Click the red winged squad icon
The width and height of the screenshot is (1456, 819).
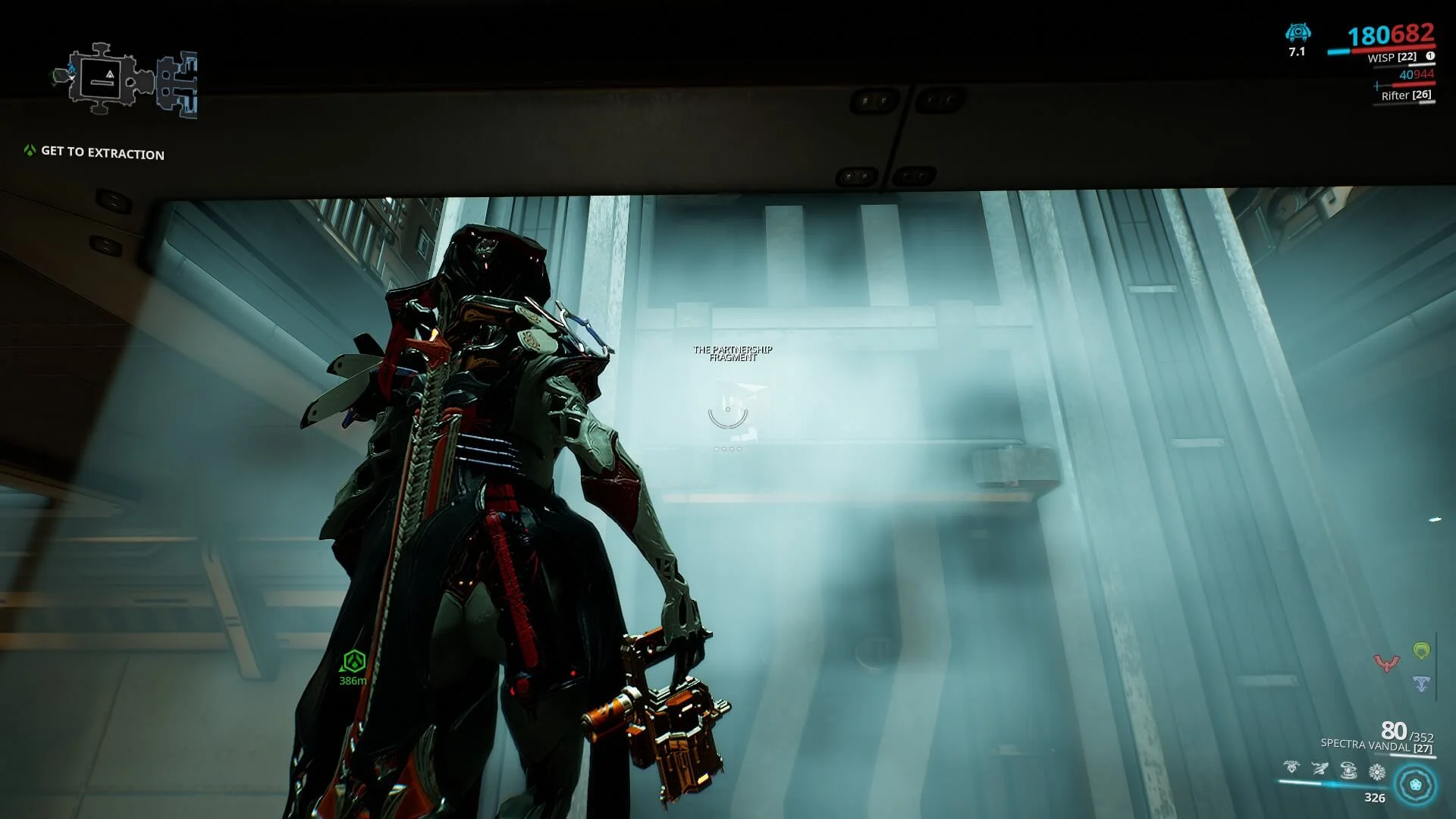(1386, 664)
